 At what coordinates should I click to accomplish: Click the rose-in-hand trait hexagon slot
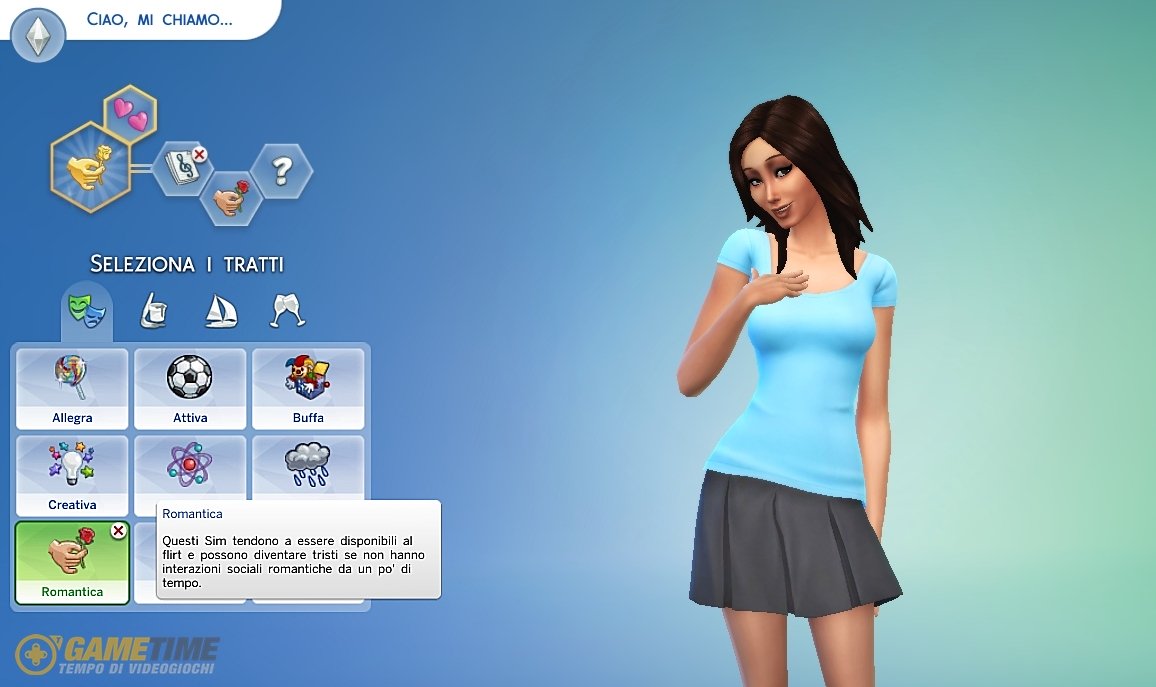pyautogui.click(x=231, y=199)
